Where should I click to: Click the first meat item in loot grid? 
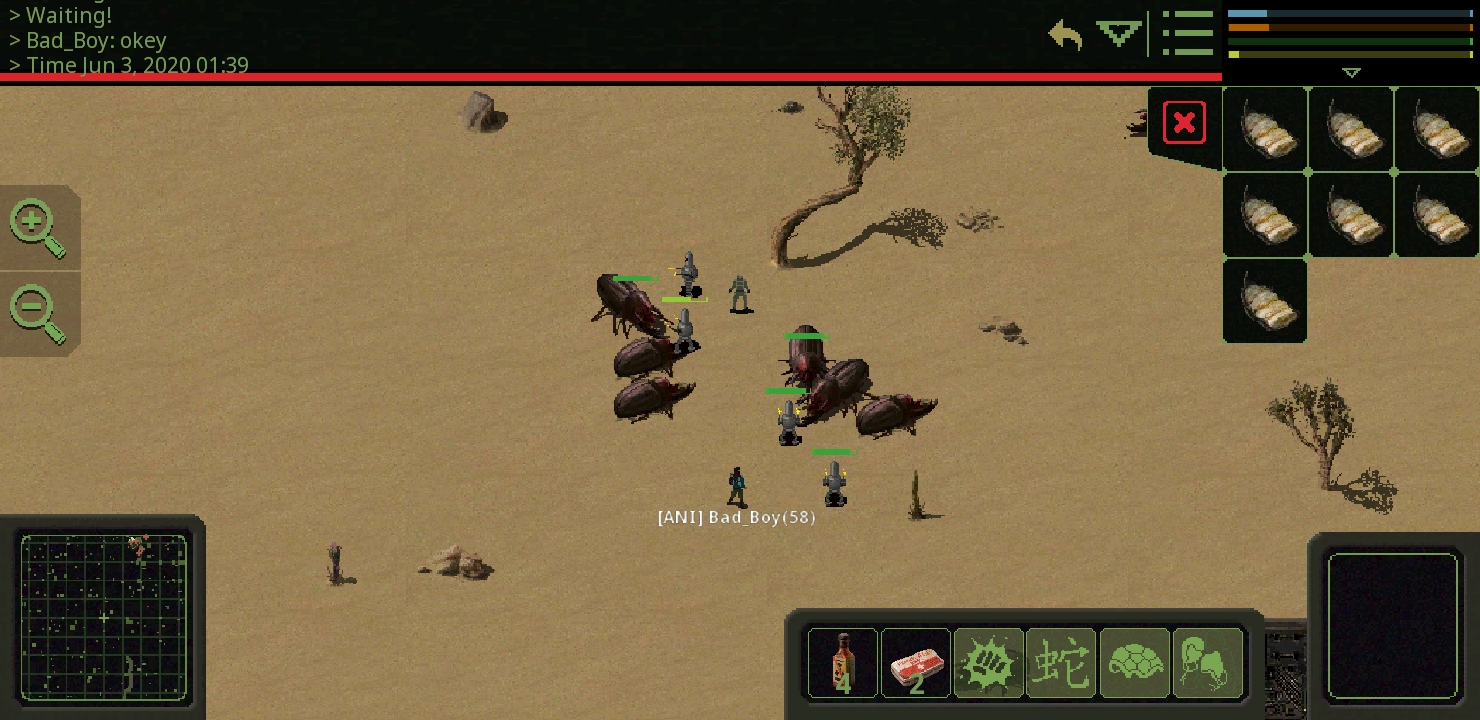pos(1264,129)
